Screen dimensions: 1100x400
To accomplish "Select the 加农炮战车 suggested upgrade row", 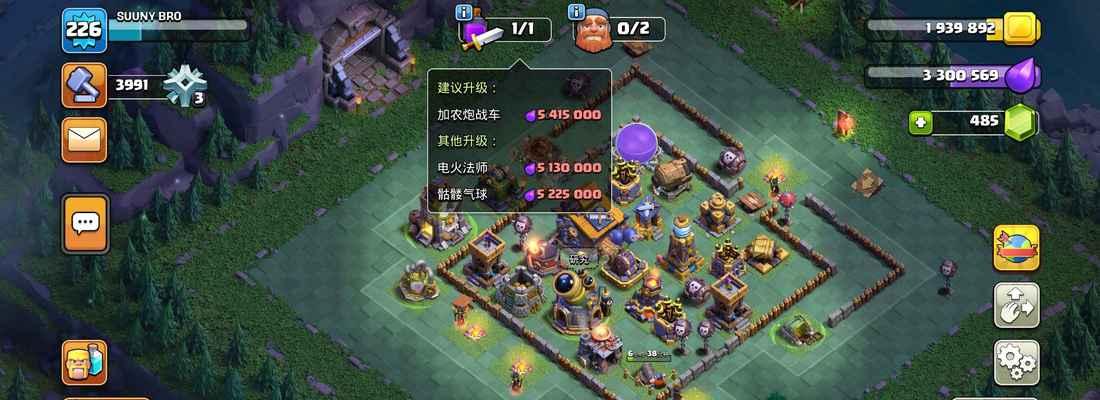I will 518,115.
